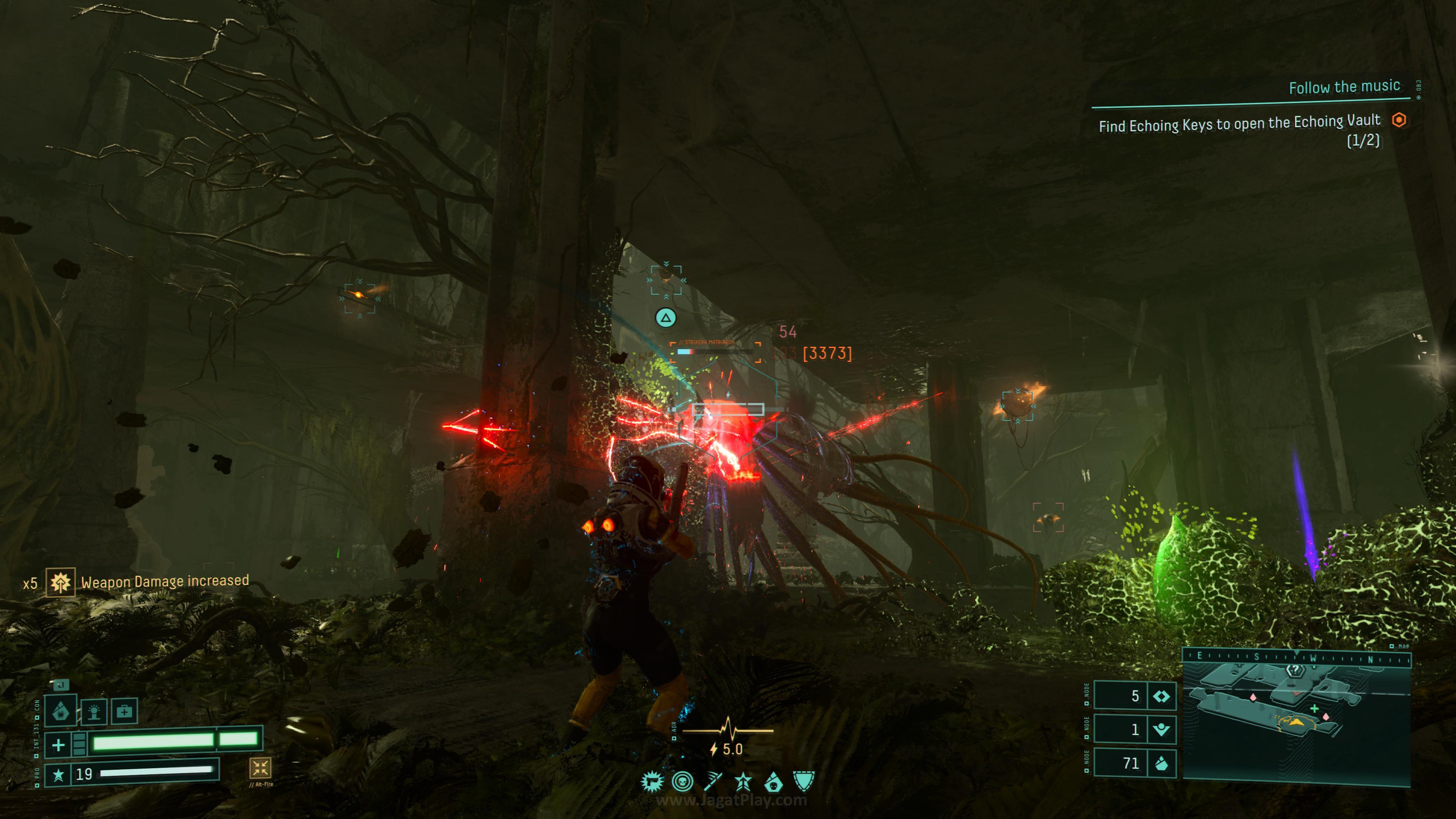This screenshot has width=1456, height=819.
Task: Use the medkit consumable slot
Action: pos(124,711)
